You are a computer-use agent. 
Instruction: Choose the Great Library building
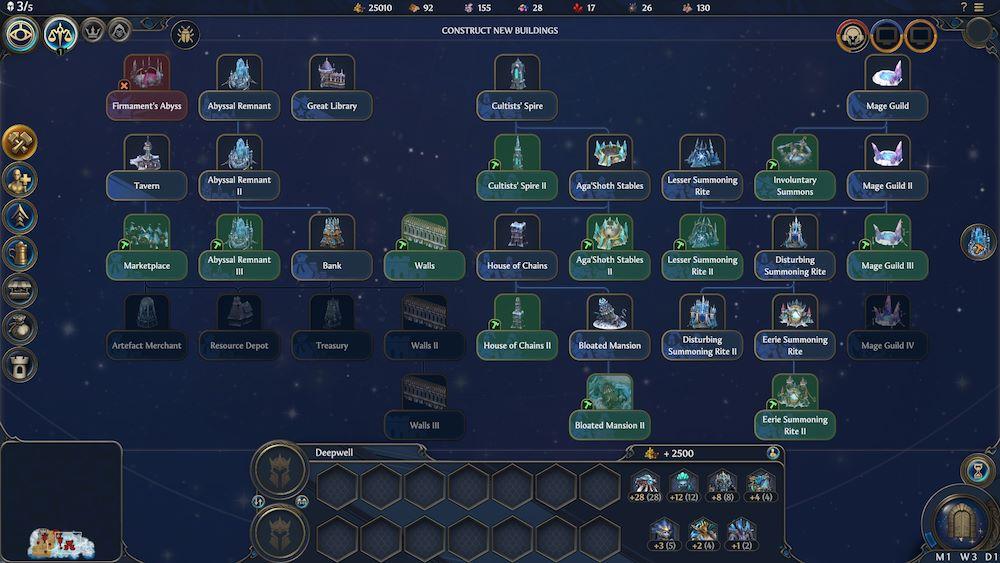pos(332,105)
